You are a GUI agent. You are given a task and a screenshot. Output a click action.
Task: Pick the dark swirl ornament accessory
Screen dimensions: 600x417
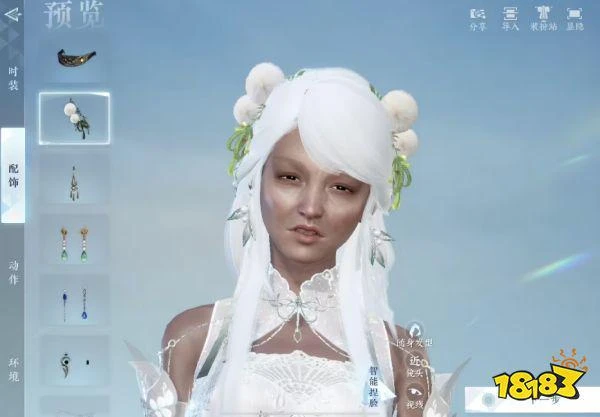[x=75, y=363]
